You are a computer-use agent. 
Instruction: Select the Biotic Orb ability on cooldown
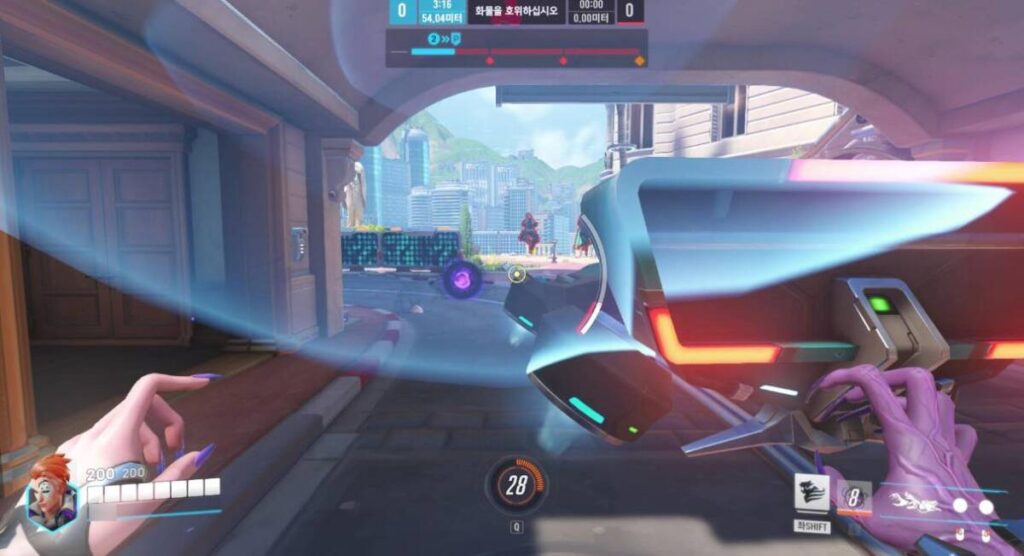pyautogui.click(x=855, y=497)
